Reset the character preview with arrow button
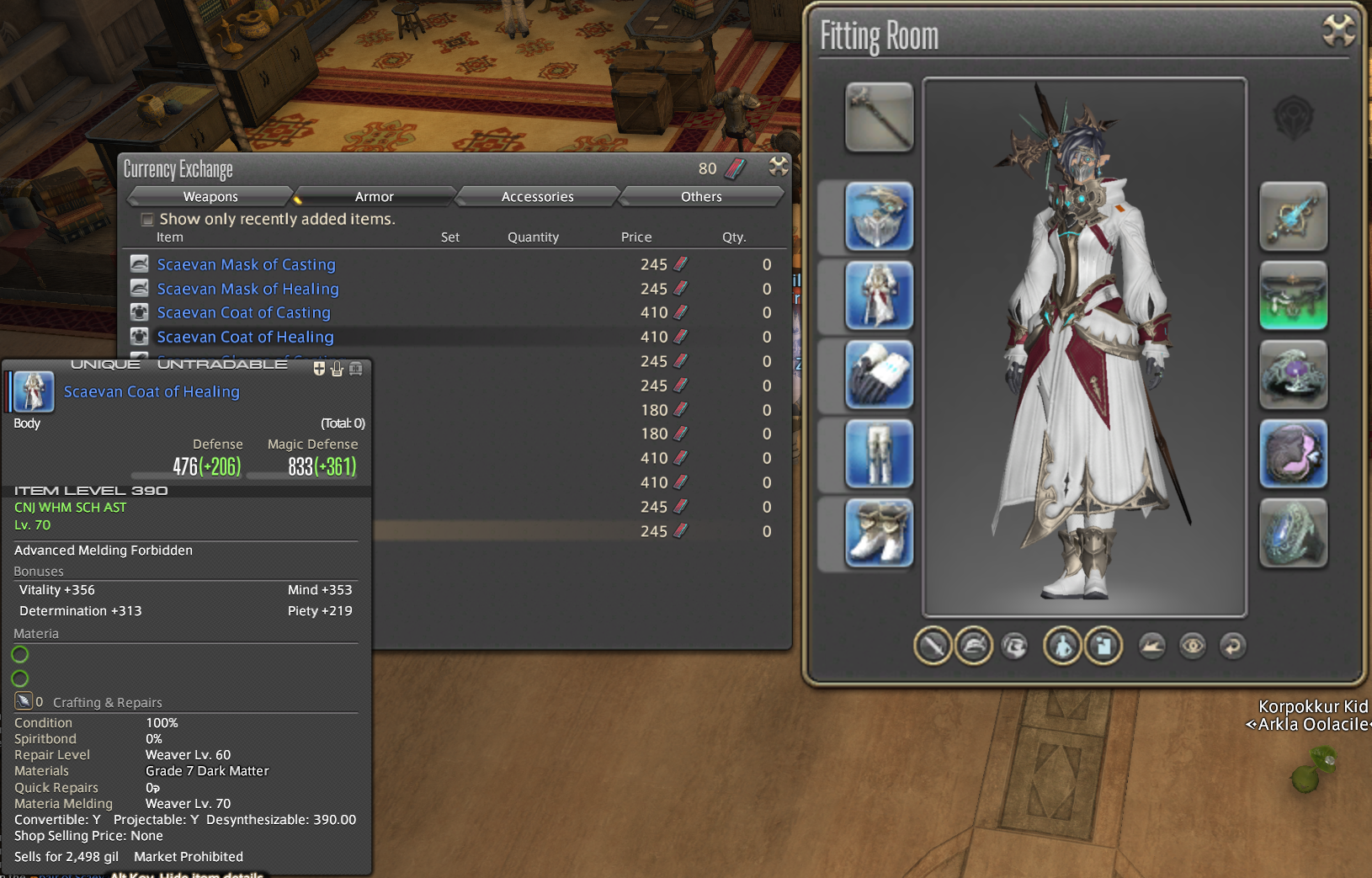Image resolution: width=1372 pixels, height=878 pixels. (1232, 646)
